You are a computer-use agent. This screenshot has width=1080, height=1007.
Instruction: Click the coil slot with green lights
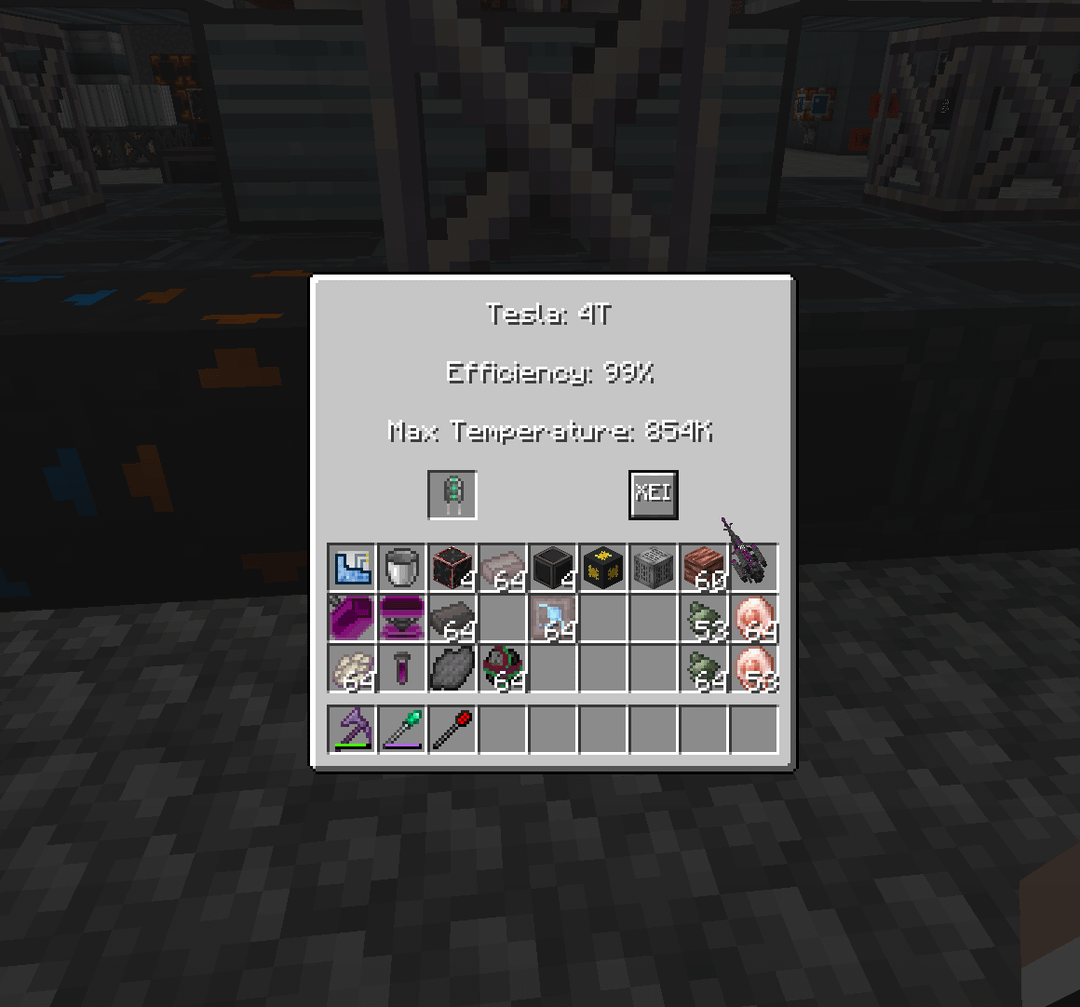452,494
